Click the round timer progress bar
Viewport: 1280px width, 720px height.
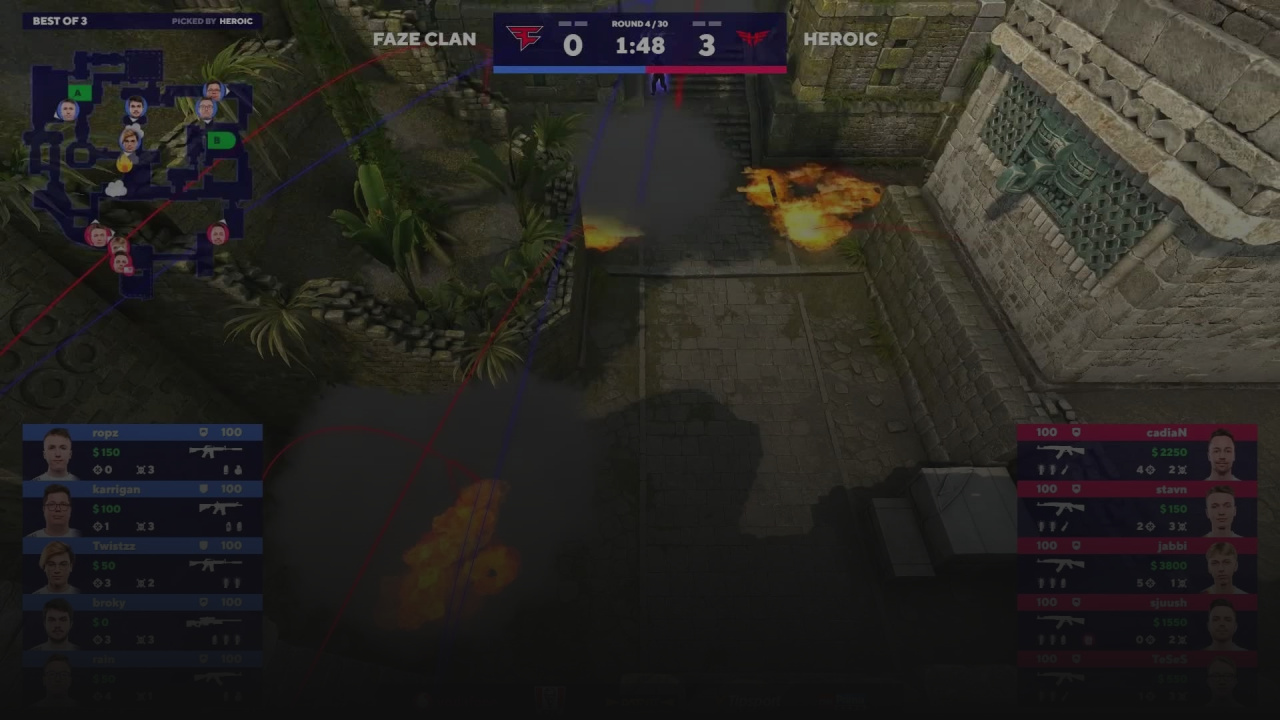point(640,68)
